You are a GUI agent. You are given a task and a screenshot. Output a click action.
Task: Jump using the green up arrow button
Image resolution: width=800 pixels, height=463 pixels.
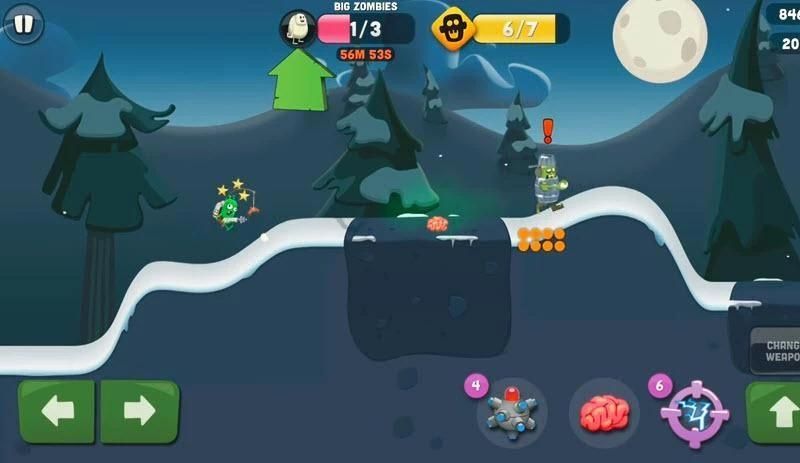pos(776,412)
